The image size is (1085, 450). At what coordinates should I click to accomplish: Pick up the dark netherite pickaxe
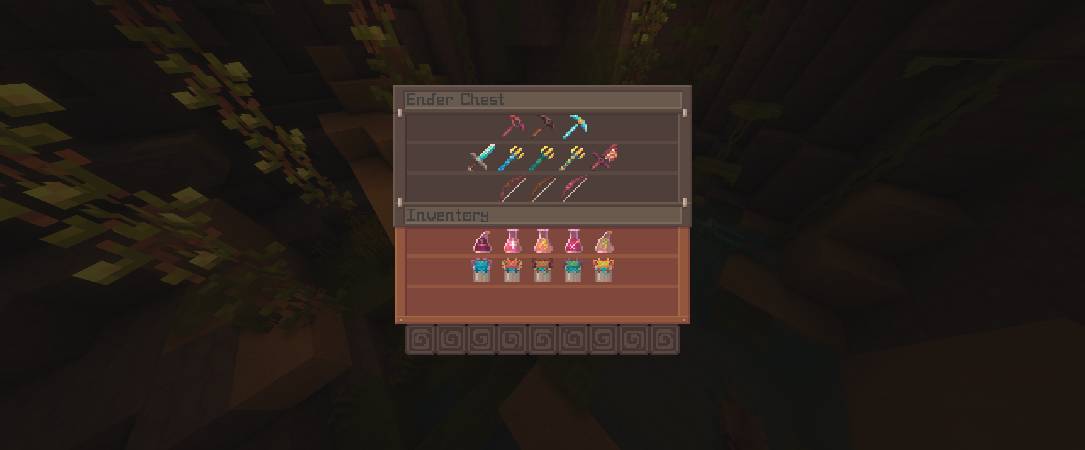[543, 127]
